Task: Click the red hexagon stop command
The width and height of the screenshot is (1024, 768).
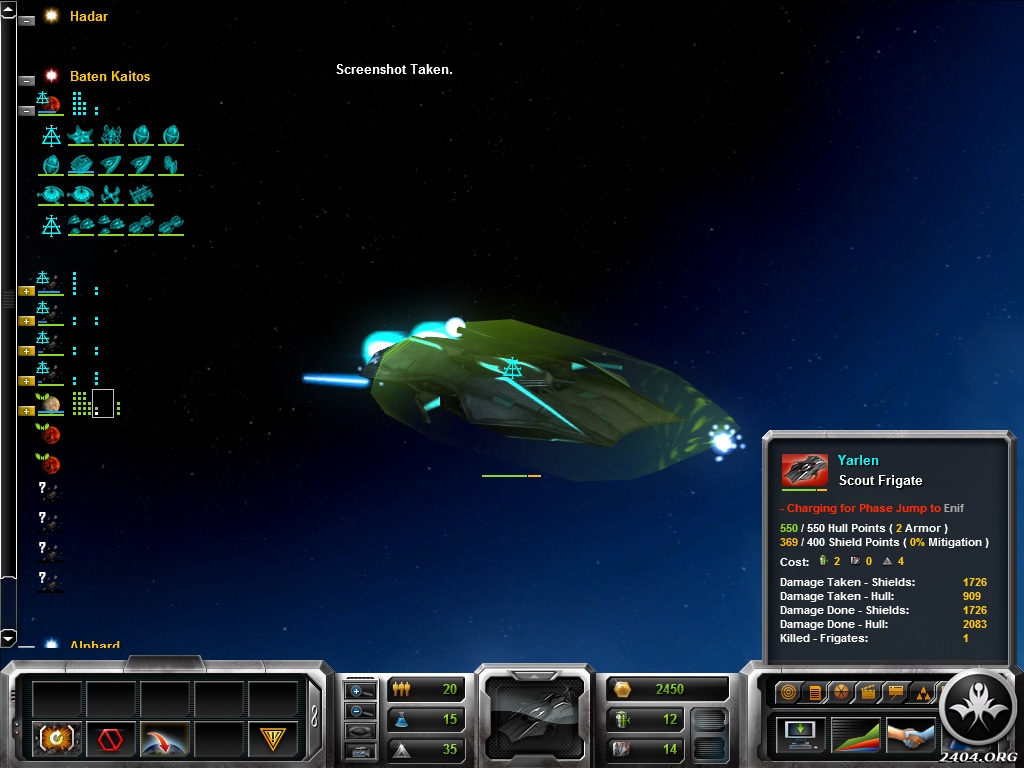Action: (110, 739)
